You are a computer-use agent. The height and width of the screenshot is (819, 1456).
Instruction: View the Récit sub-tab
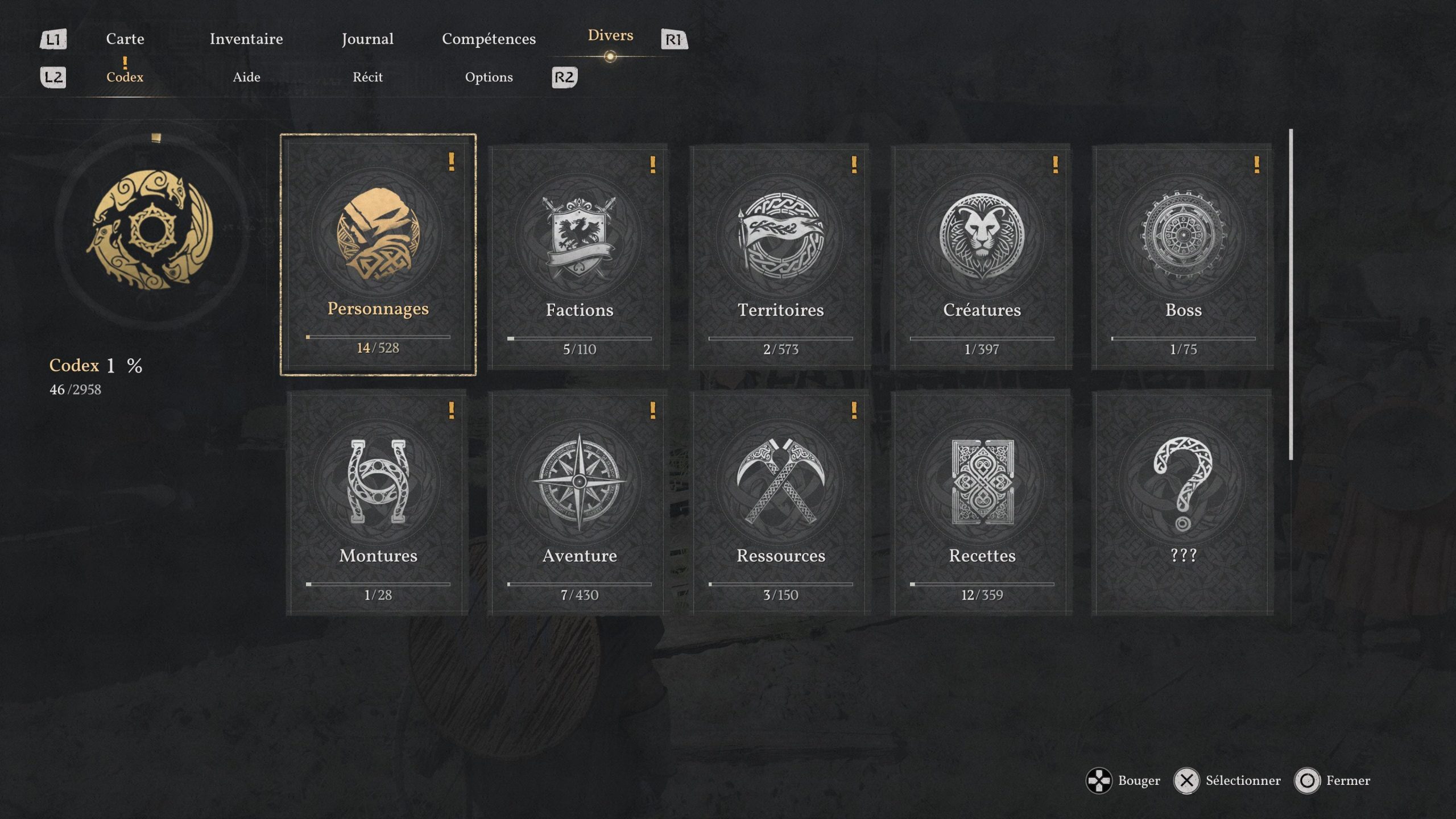tap(367, 77)
